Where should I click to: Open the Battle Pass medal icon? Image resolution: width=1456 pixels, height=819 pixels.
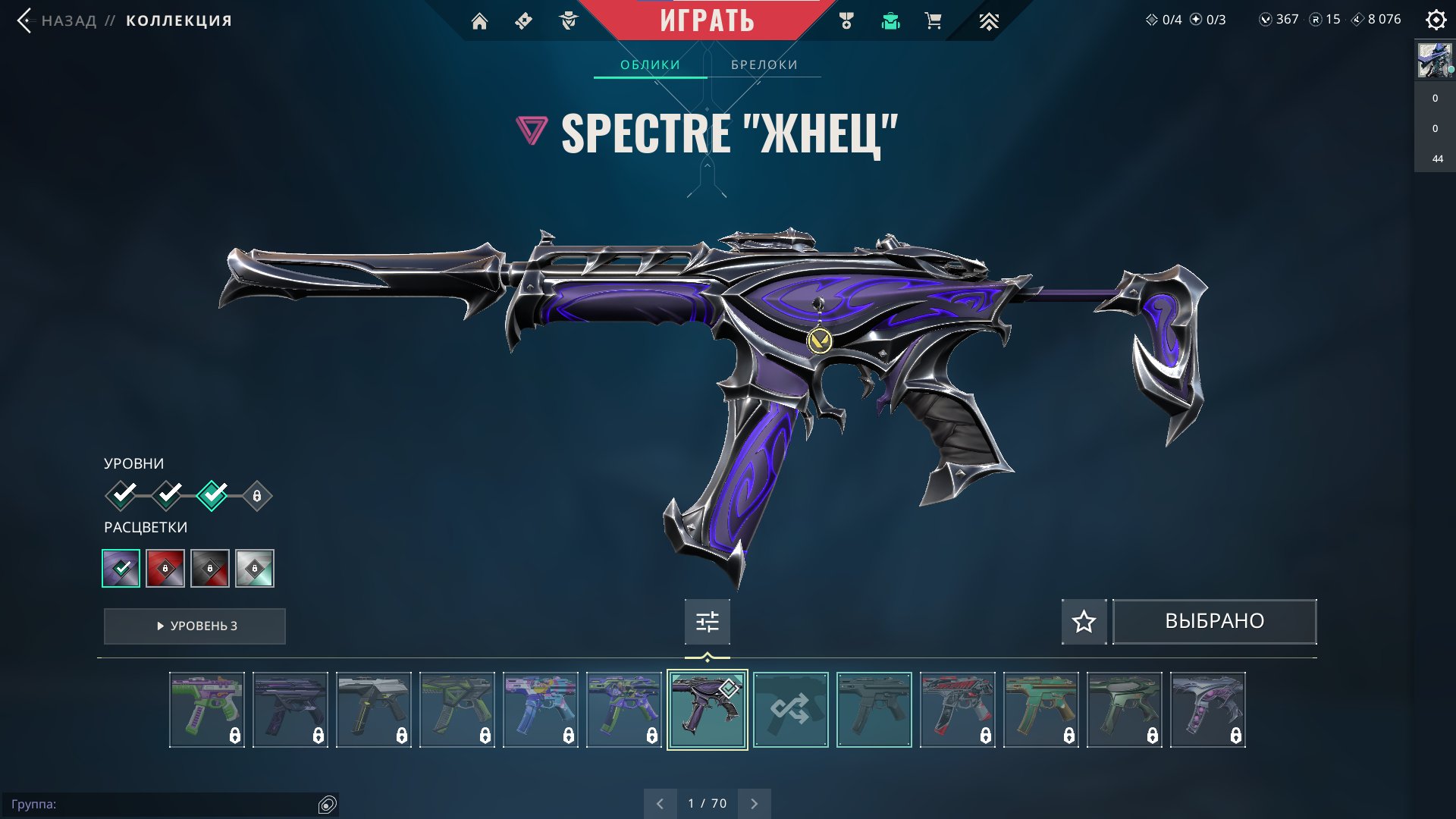(x=847, y=21)
